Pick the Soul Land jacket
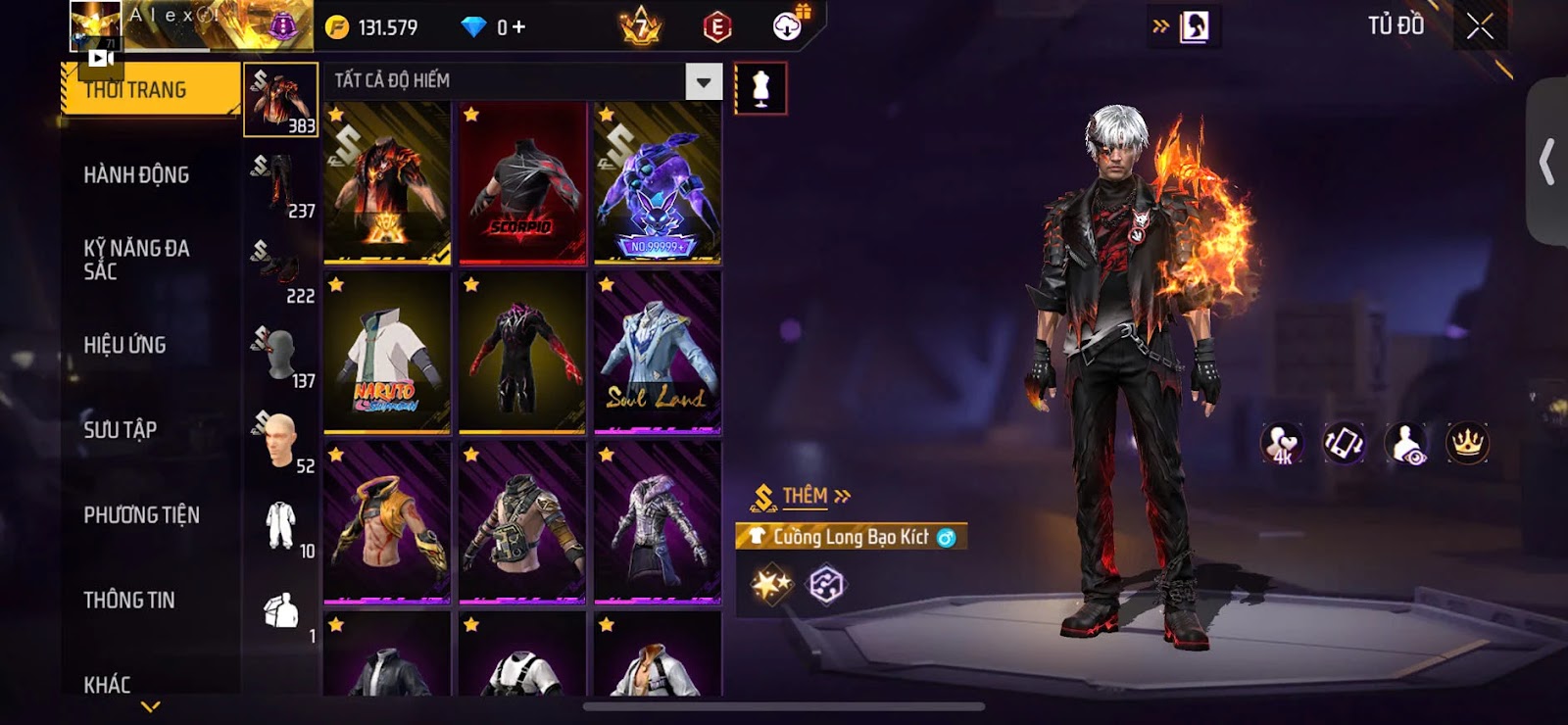 658,354
